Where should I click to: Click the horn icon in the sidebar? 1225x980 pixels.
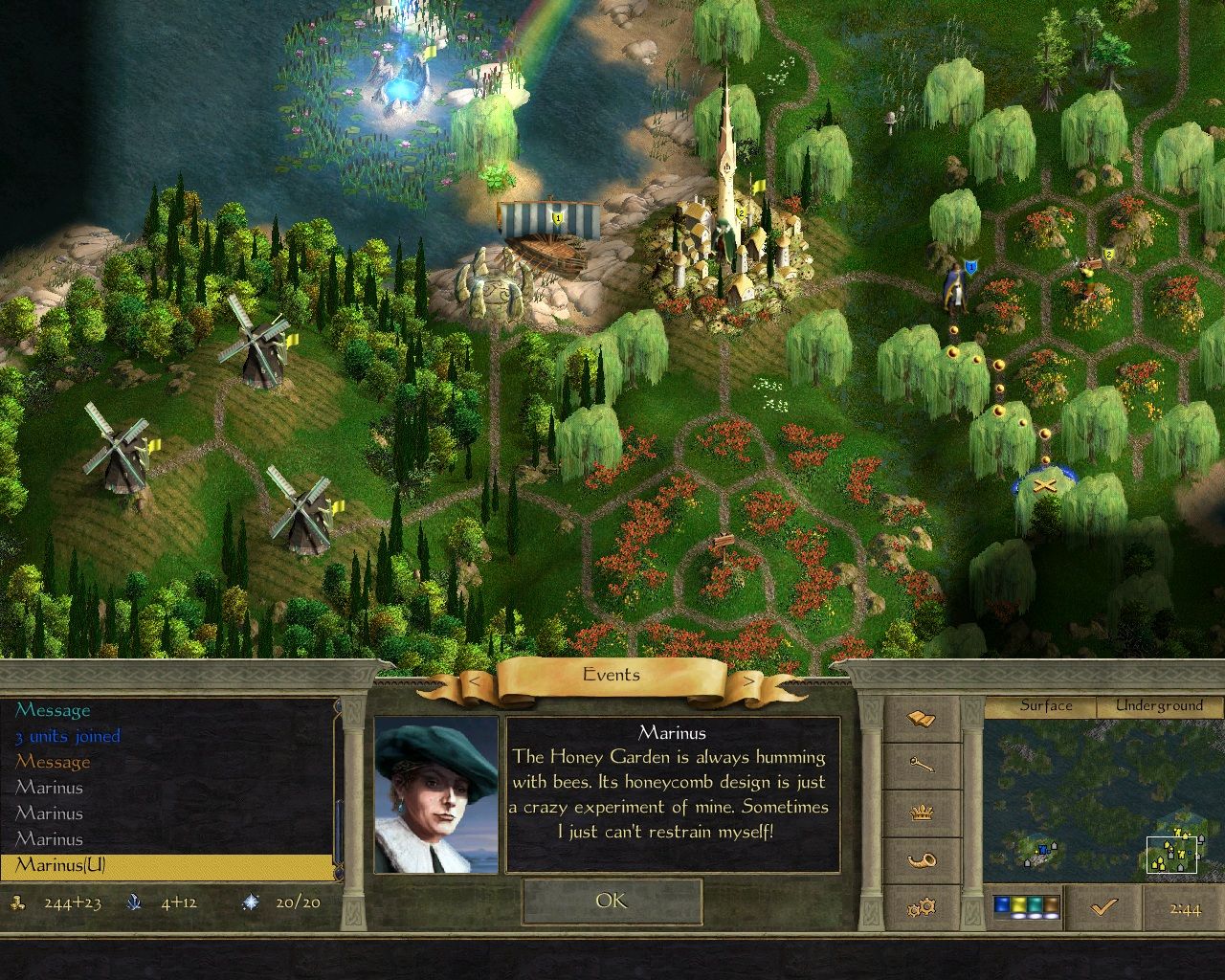(922, 858)
